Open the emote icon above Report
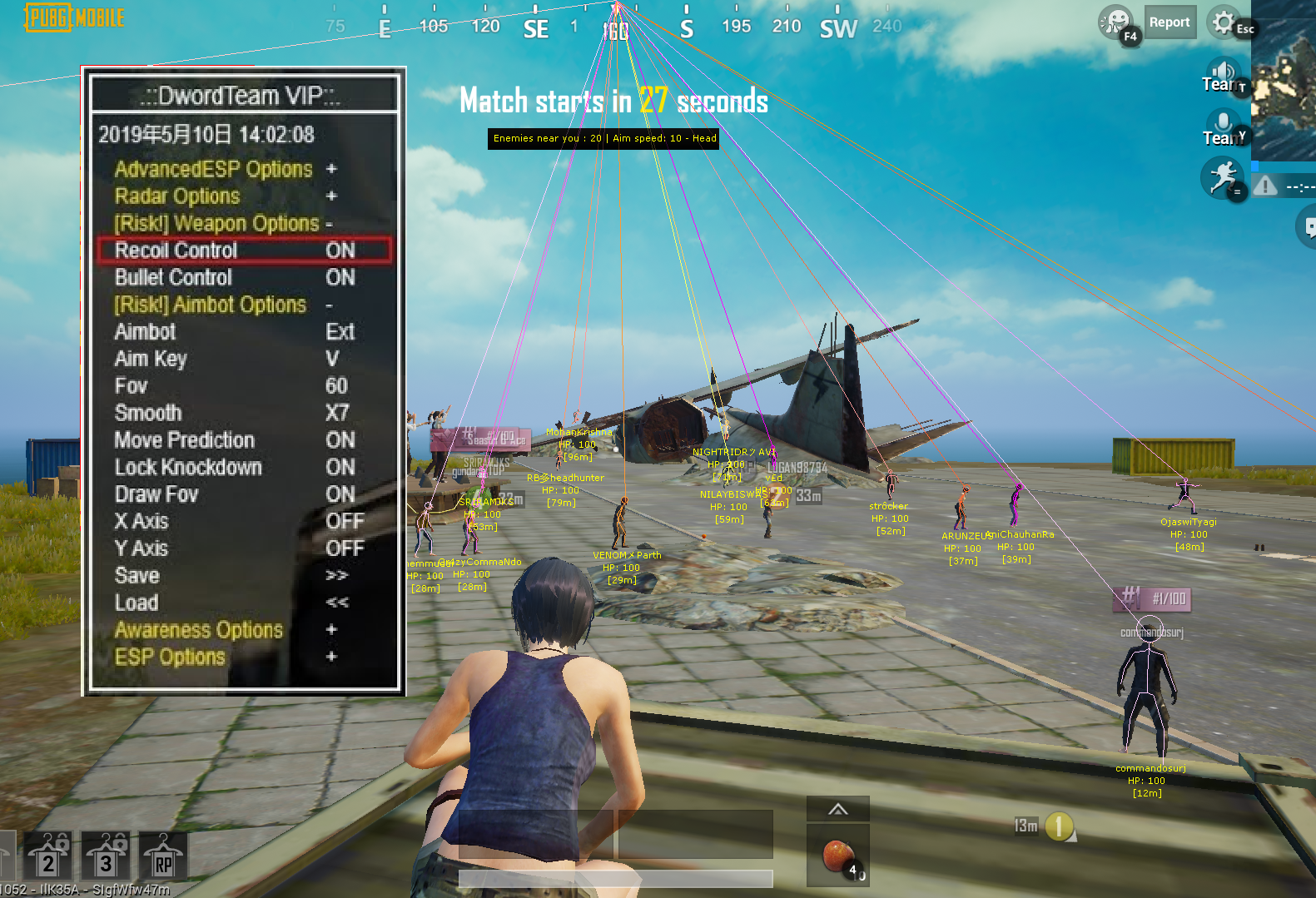The height and width of the screenshot is (898, 1316). [x=1115, y=23]
